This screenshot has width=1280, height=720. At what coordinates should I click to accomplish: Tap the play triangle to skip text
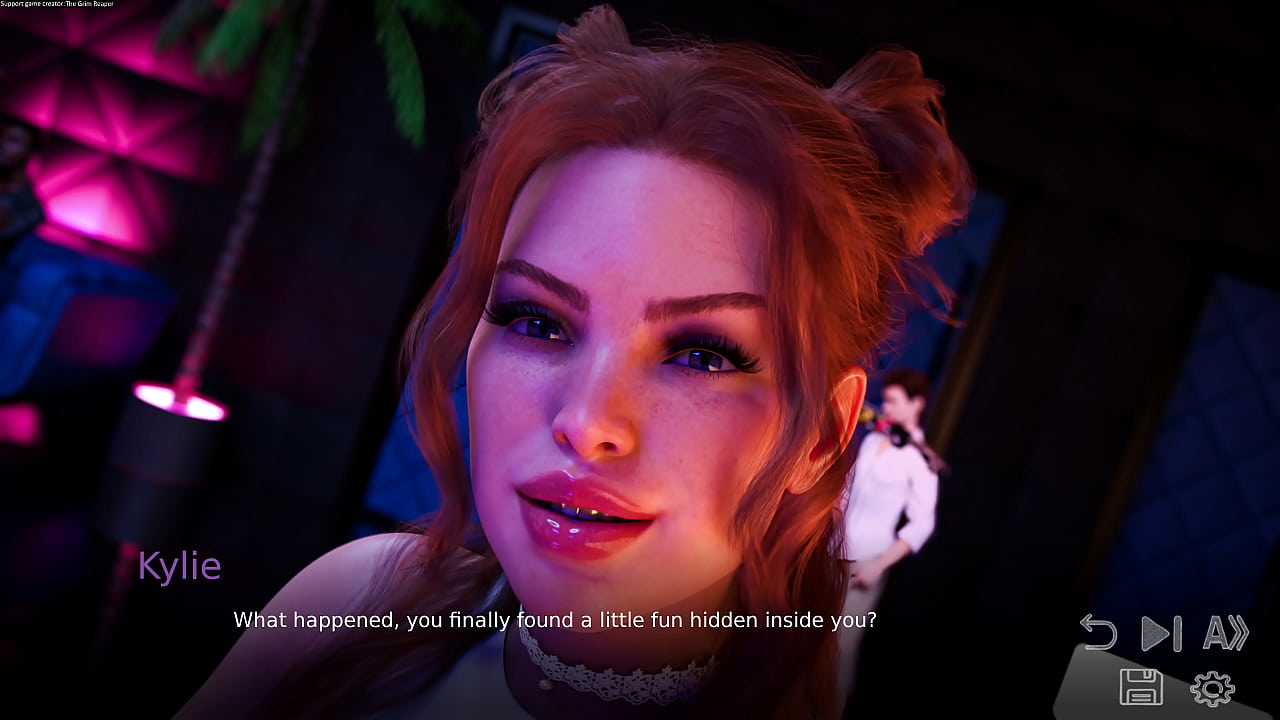point(1155,633)
